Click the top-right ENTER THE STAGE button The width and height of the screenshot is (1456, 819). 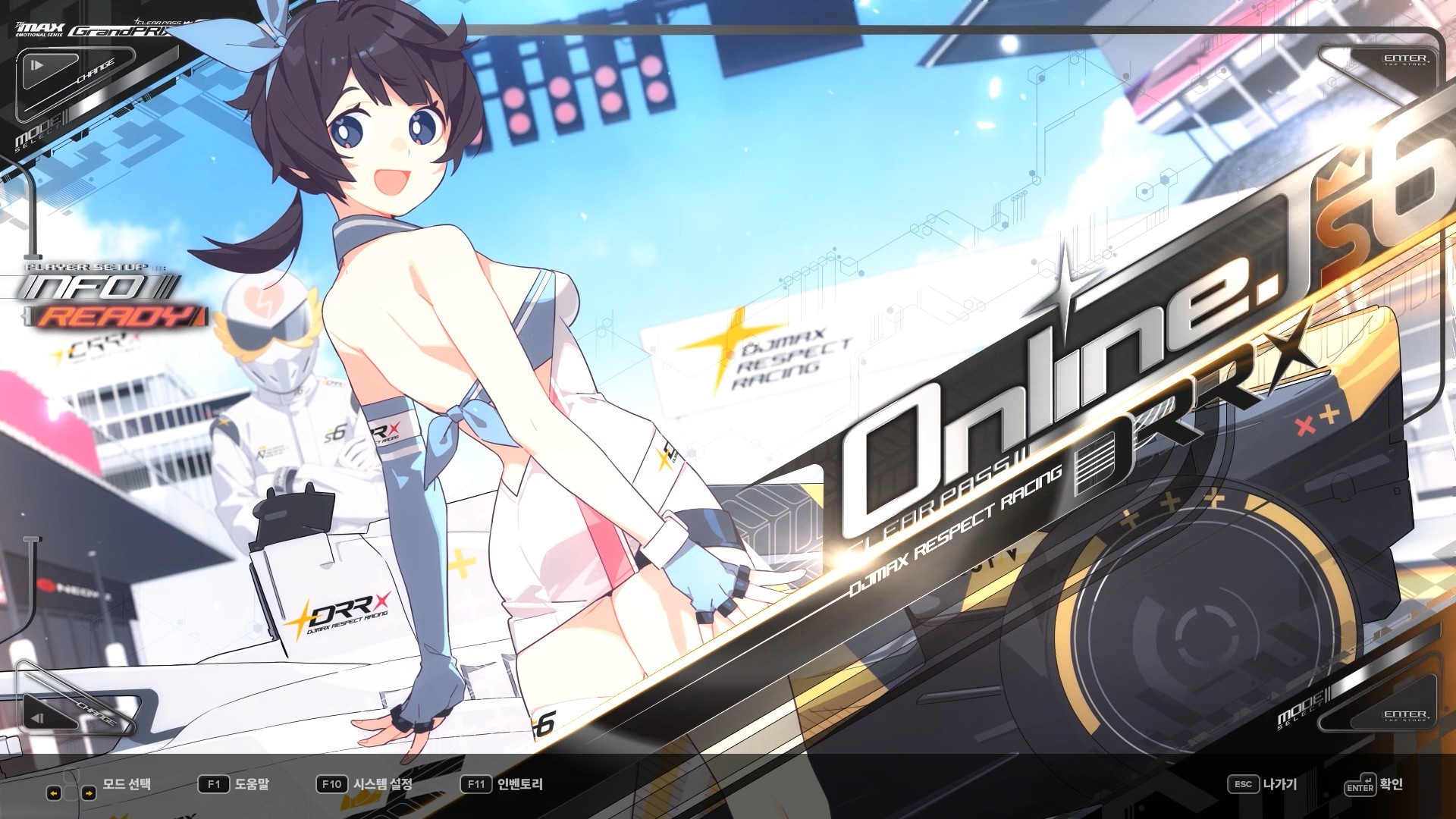pos(1407,61)
